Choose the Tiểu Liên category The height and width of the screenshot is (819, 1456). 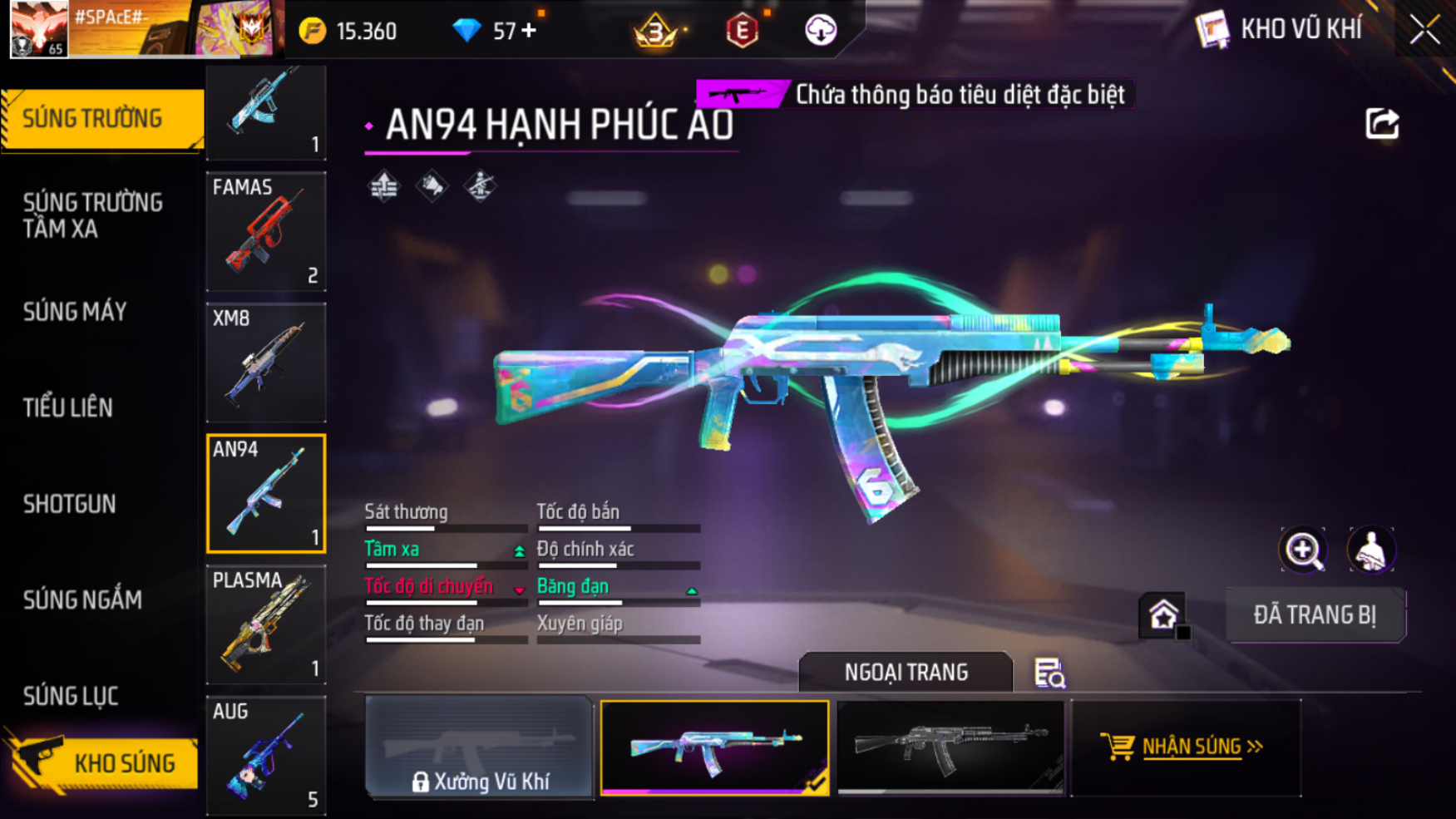(x=68, y=407)
